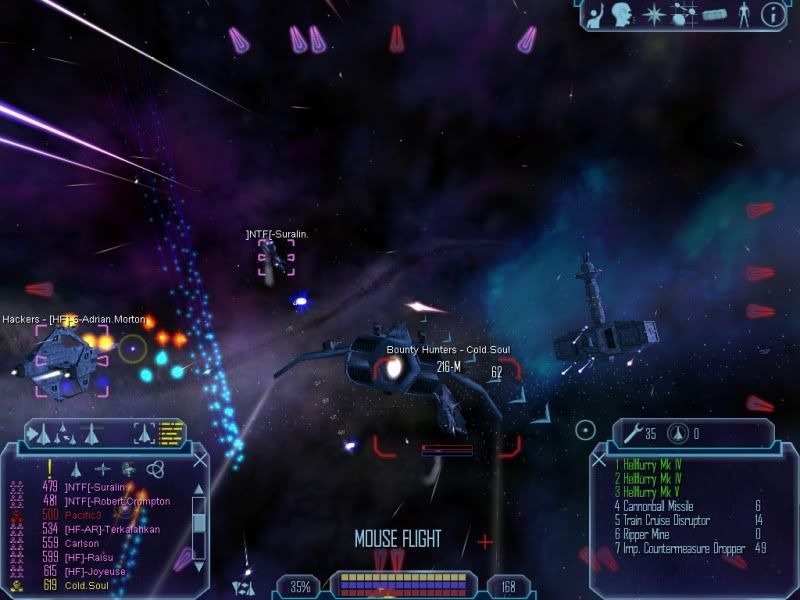The width and height of the screenshot is (800, 600).
Task: Use the wrench repair nanobots icon
Action: 633,433
